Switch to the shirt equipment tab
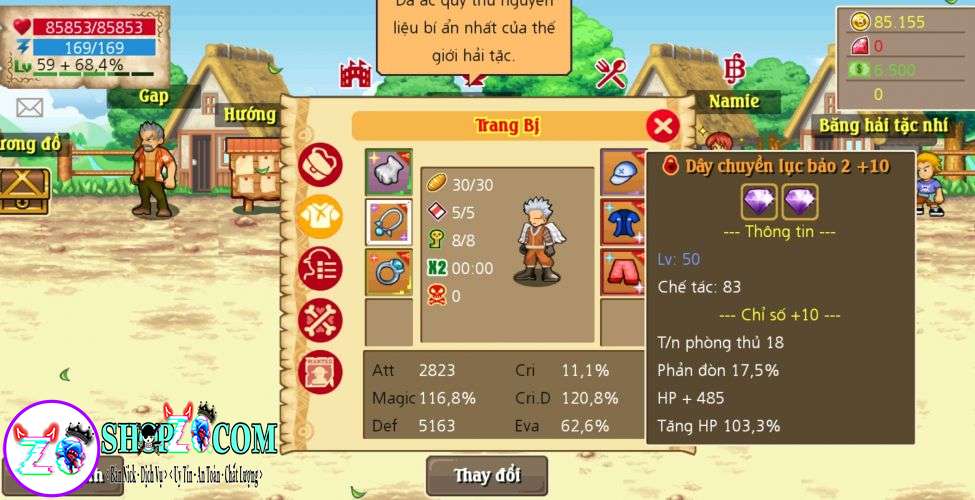This screenshot has width=975, height=500. coord(320,216)
